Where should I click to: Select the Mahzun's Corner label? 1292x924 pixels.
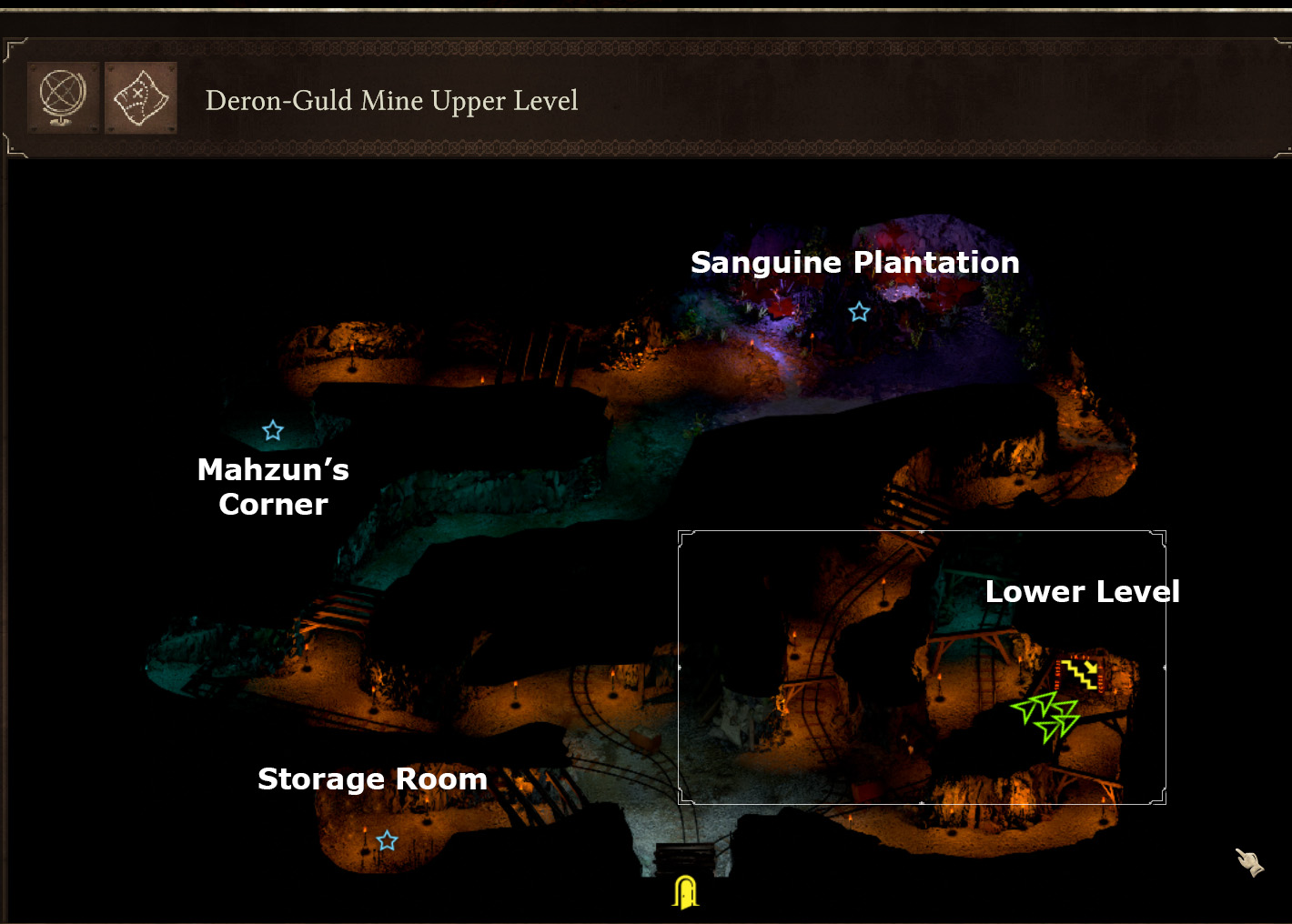pos(273,487)
